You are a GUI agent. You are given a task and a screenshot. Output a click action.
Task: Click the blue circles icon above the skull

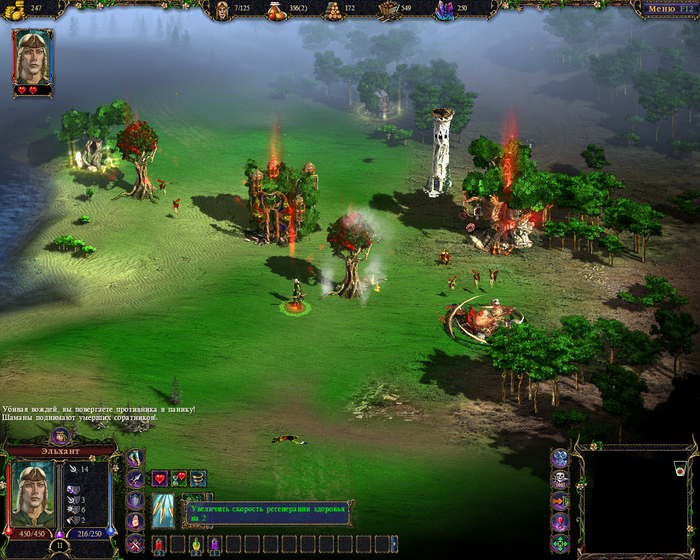point(559,458)
